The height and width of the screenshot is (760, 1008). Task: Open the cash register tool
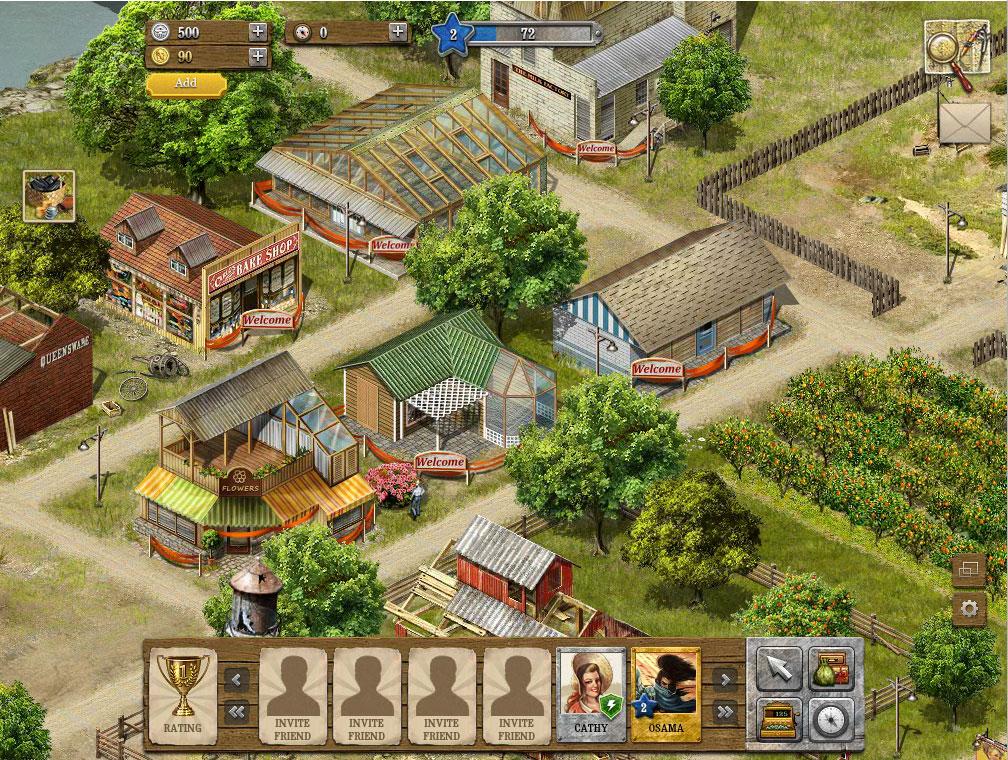pyautogui.click(x=778, y=716)
